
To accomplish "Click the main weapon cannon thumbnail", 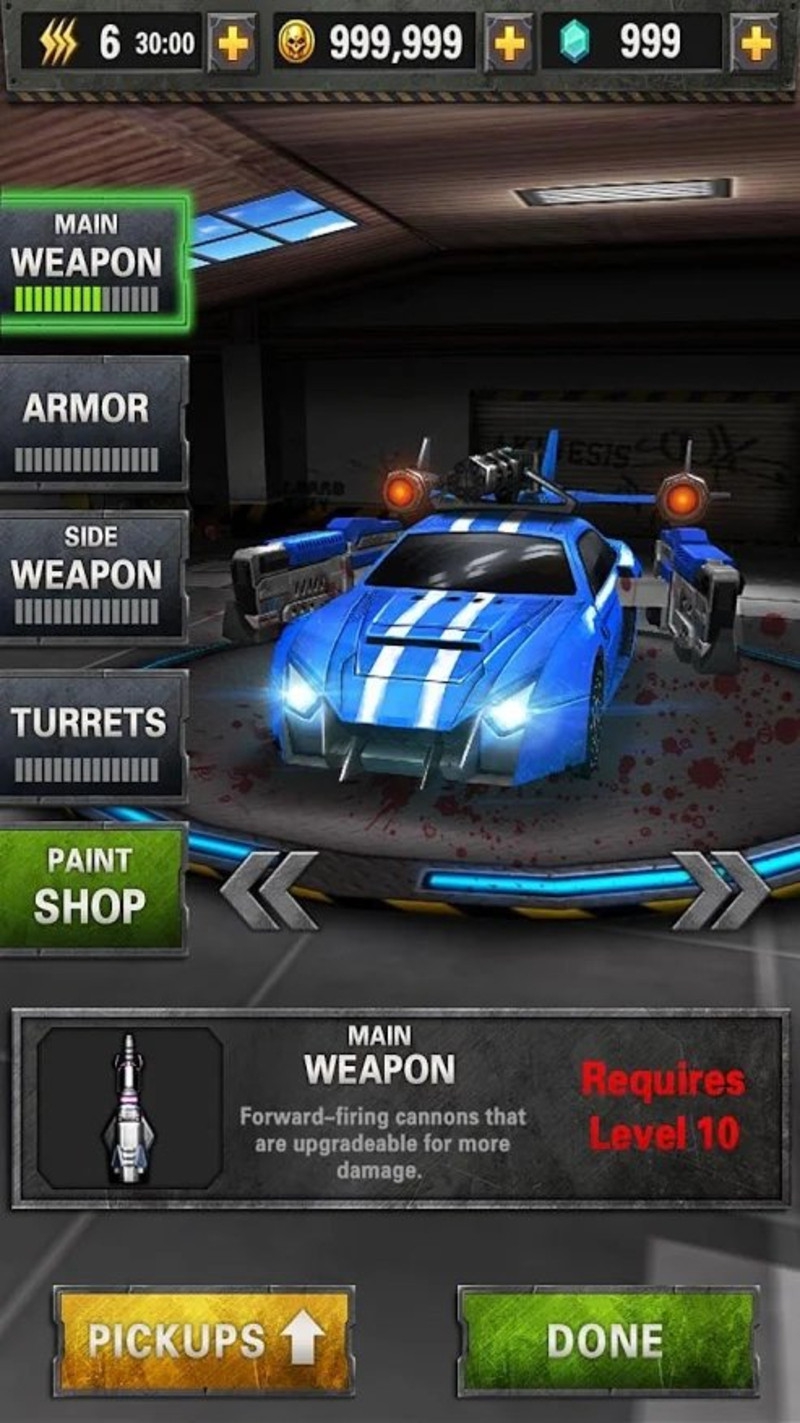I will pyautogui.click(x=129, y=1108).
